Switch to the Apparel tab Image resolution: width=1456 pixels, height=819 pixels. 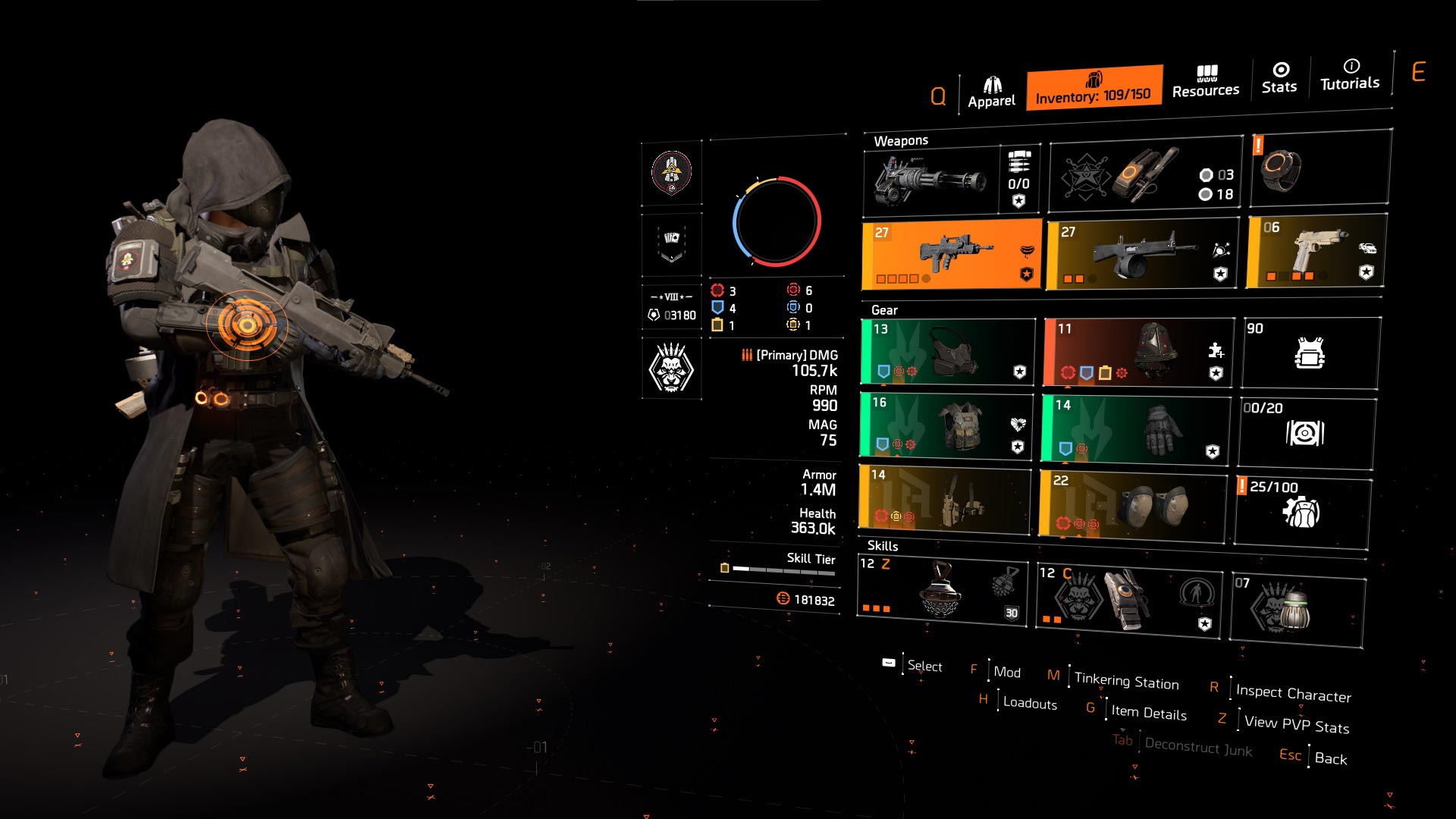click(991, 93)
